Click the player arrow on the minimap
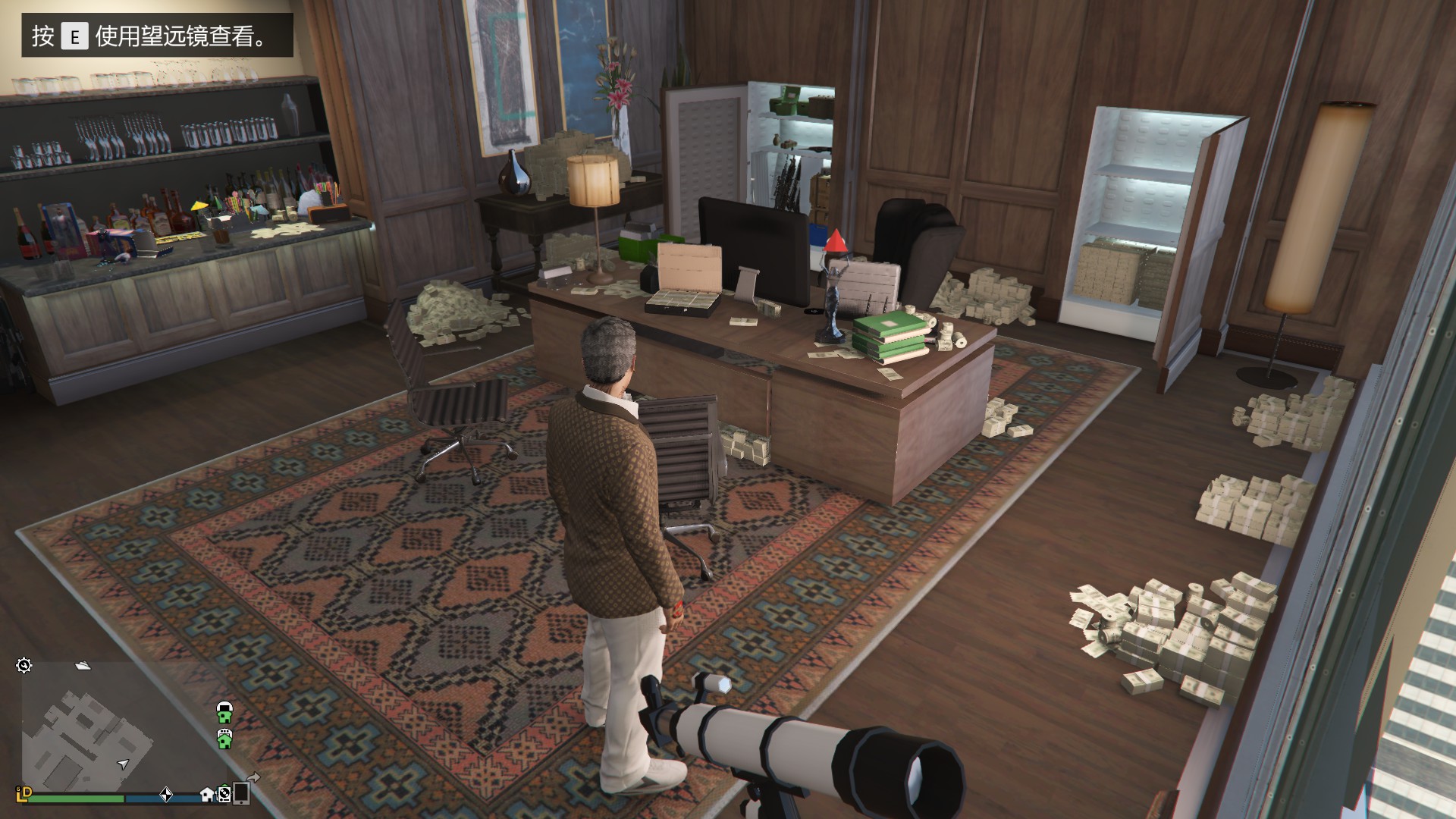The image size is (1456, 819). (122, 766)
